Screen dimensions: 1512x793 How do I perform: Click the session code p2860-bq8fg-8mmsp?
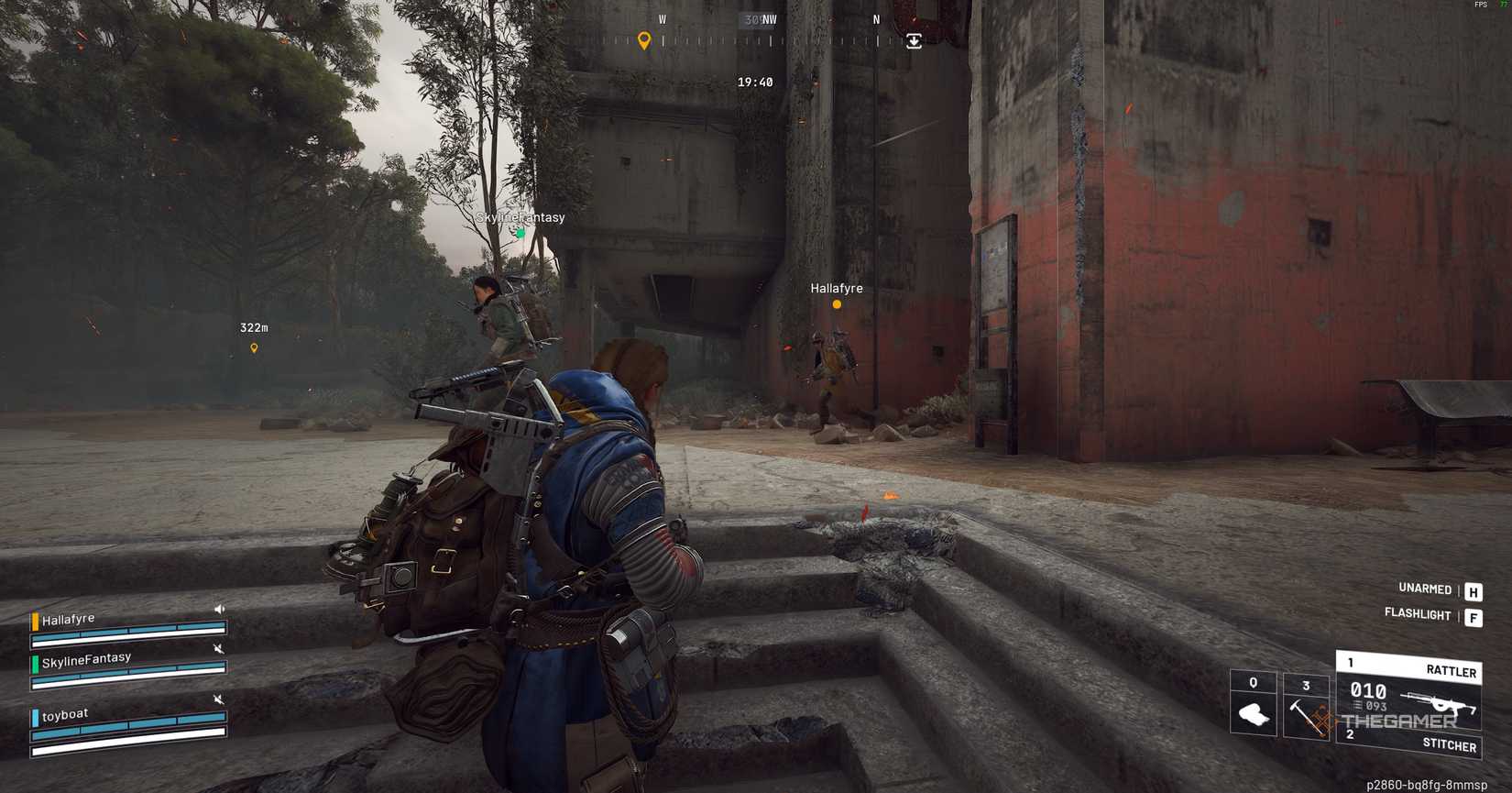(x=1425, y=784)
